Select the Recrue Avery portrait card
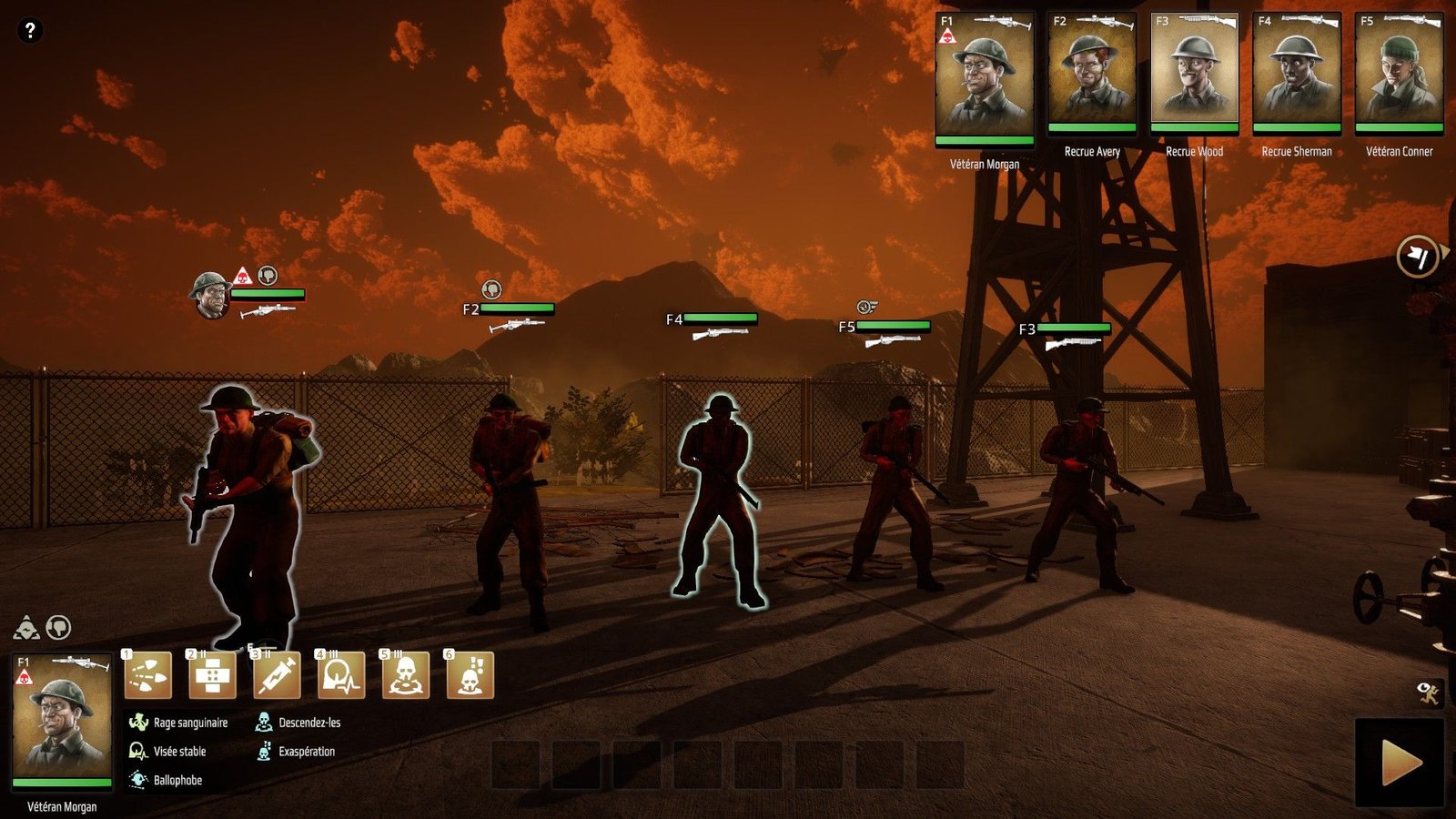The height and width of the screenshot is (819, 1456). pyautogui.click(x=1091, y=73)
